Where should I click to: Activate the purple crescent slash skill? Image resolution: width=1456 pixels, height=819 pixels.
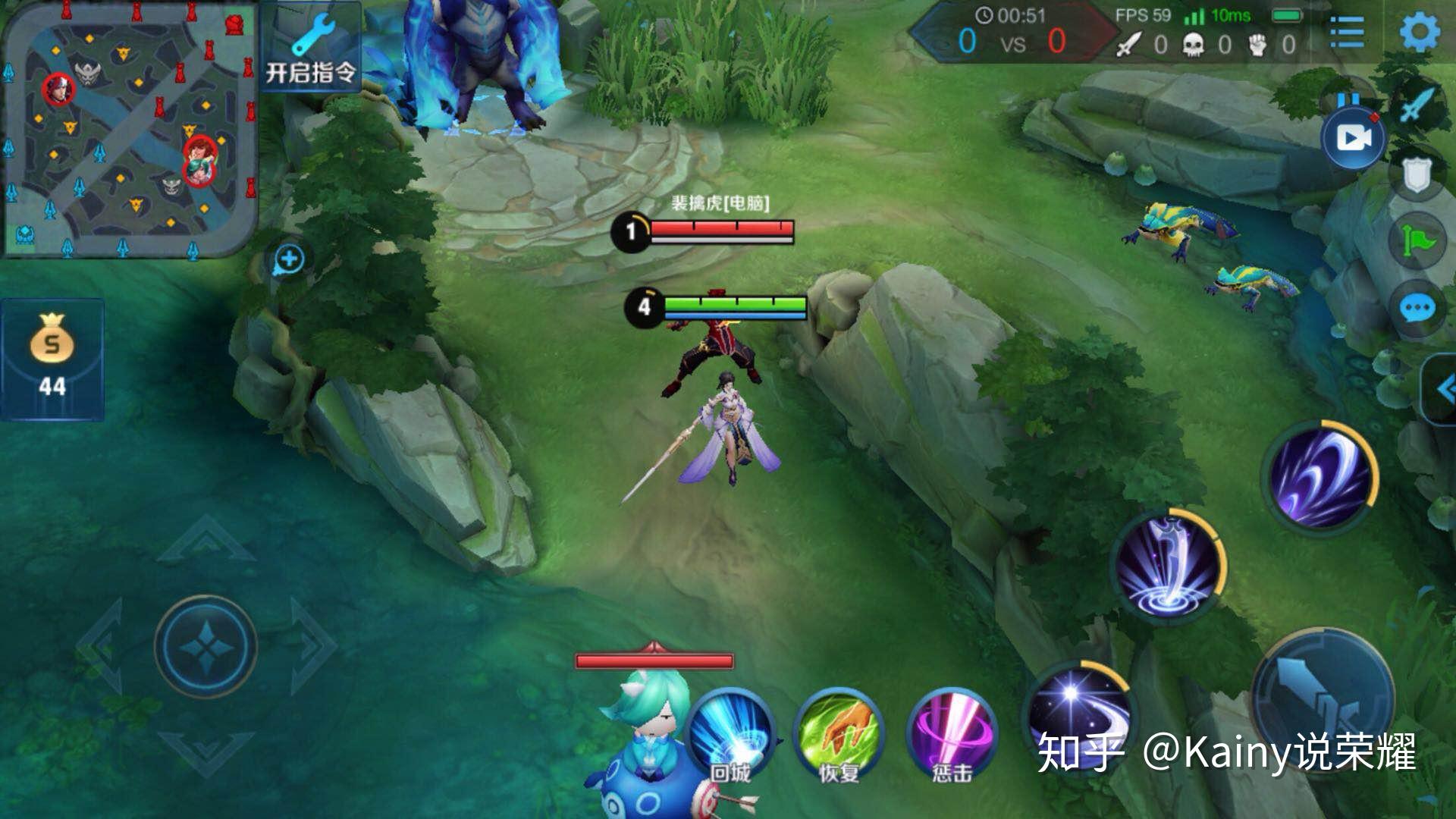(1319, 476)
